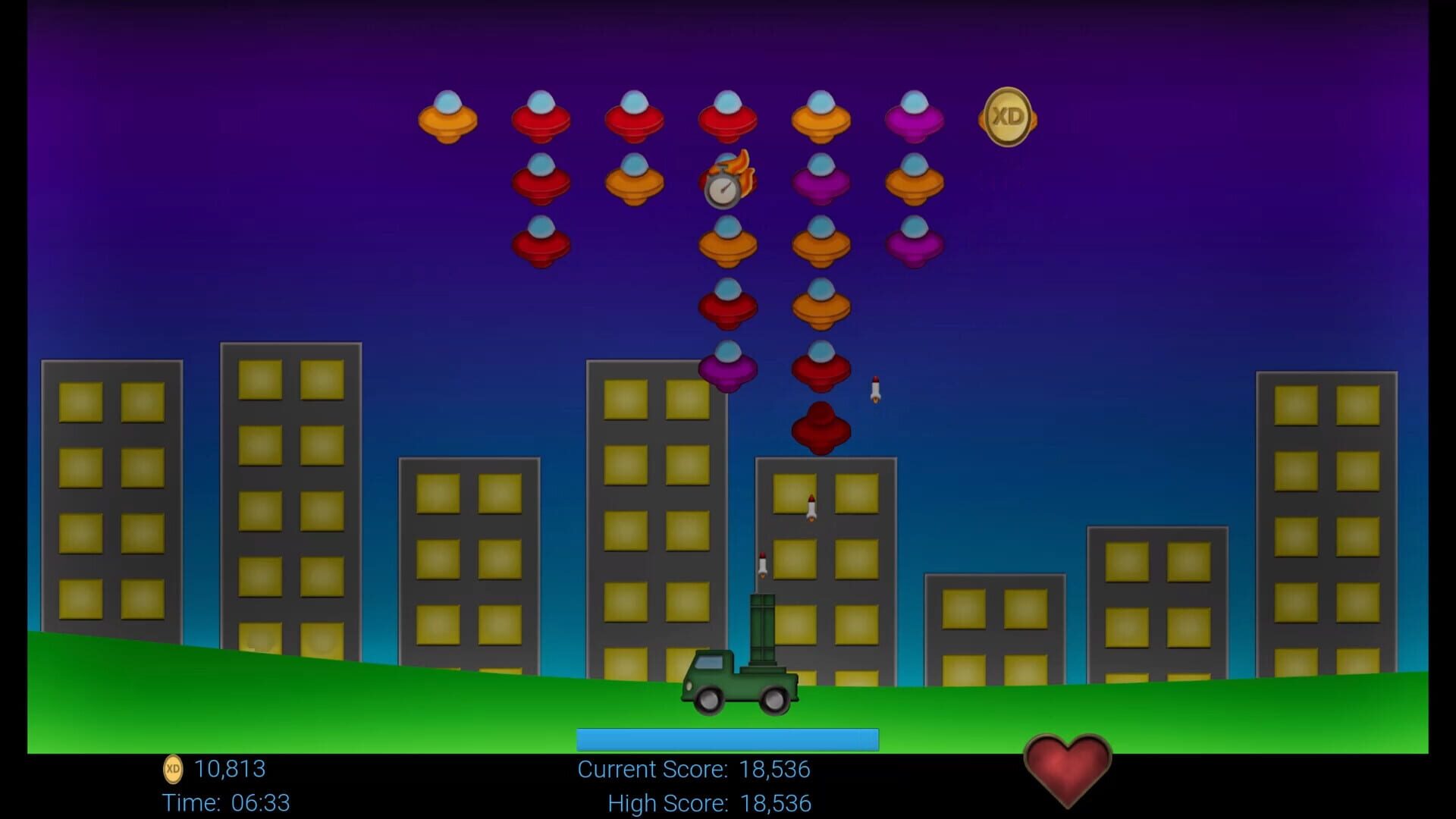Click the XD currency coin near the counter

click(x=173, y=770)
